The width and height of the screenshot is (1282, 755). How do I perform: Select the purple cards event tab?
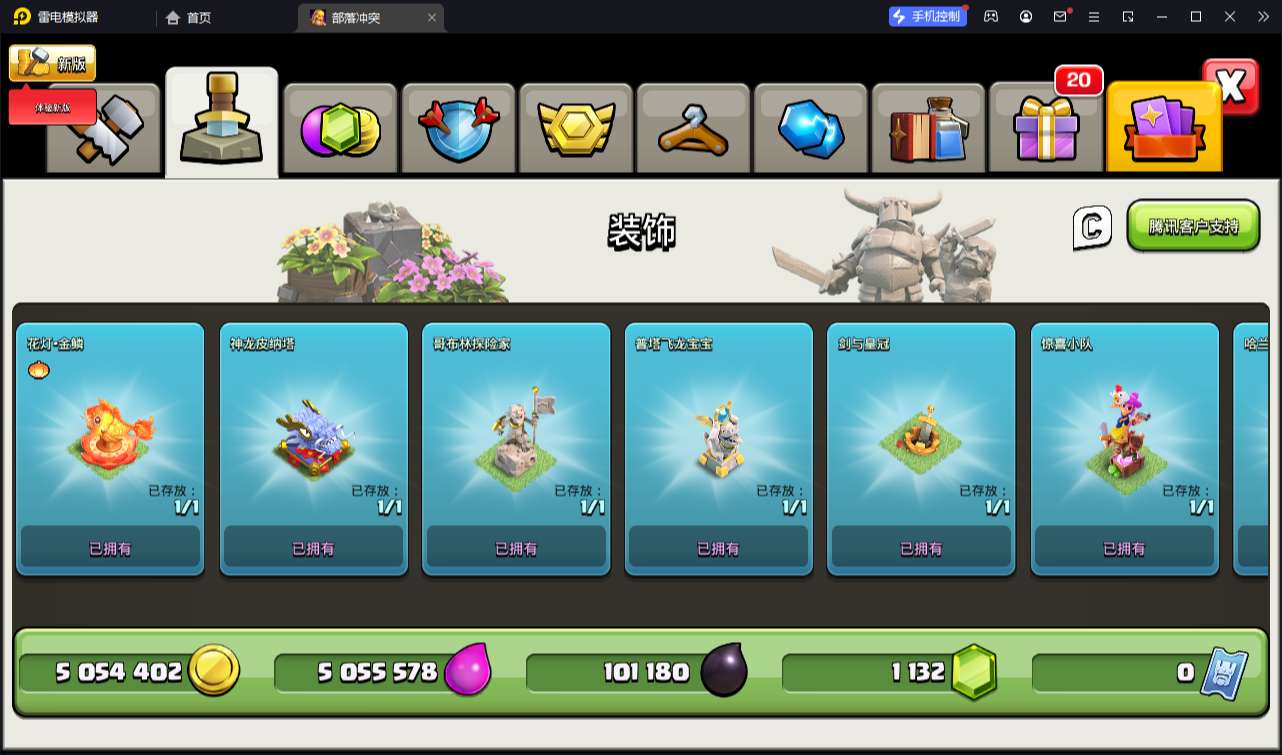pyautogui.click(x=1163, y=129)
